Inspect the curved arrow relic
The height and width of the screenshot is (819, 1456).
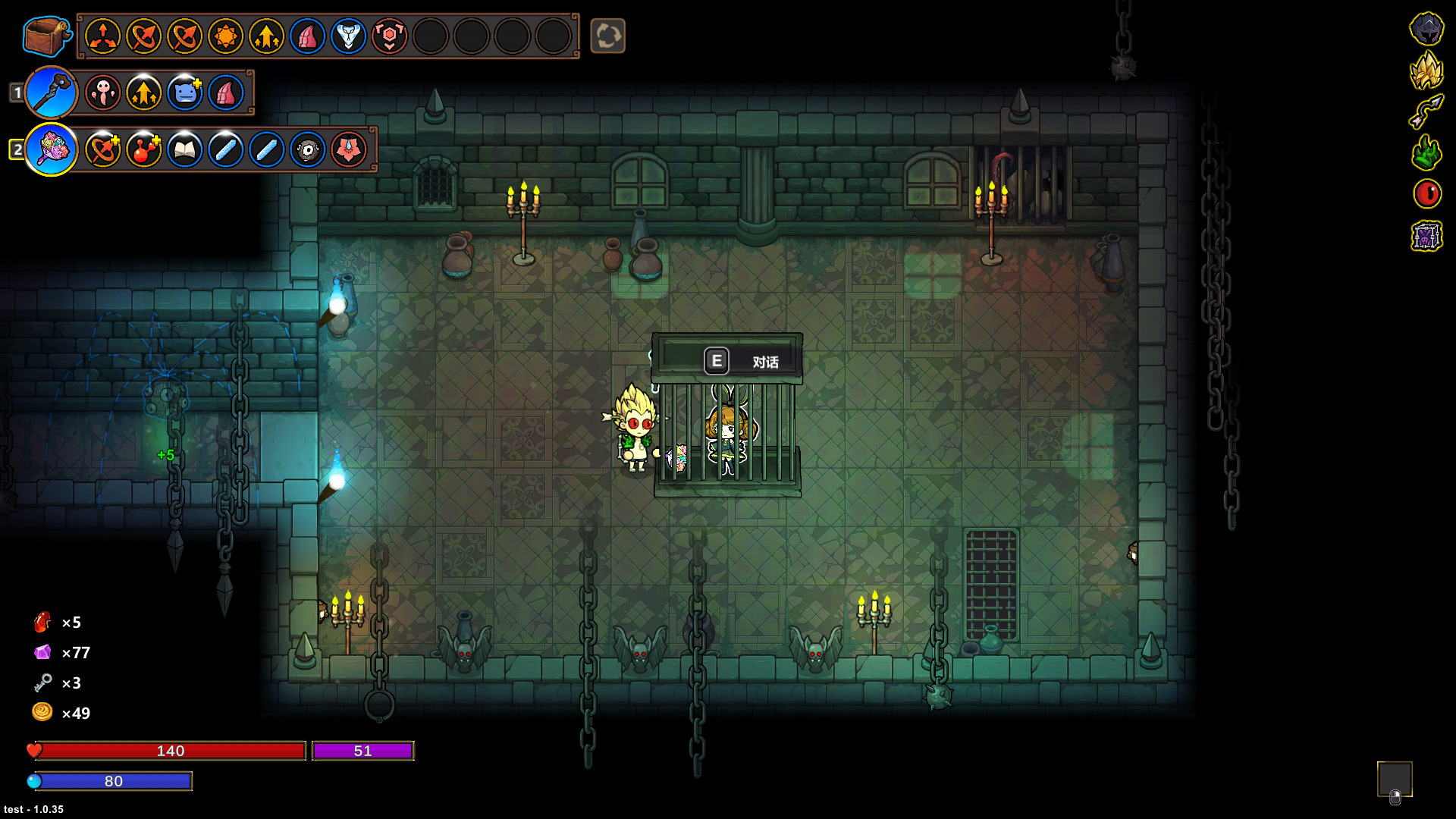(x=1426, y=111)
